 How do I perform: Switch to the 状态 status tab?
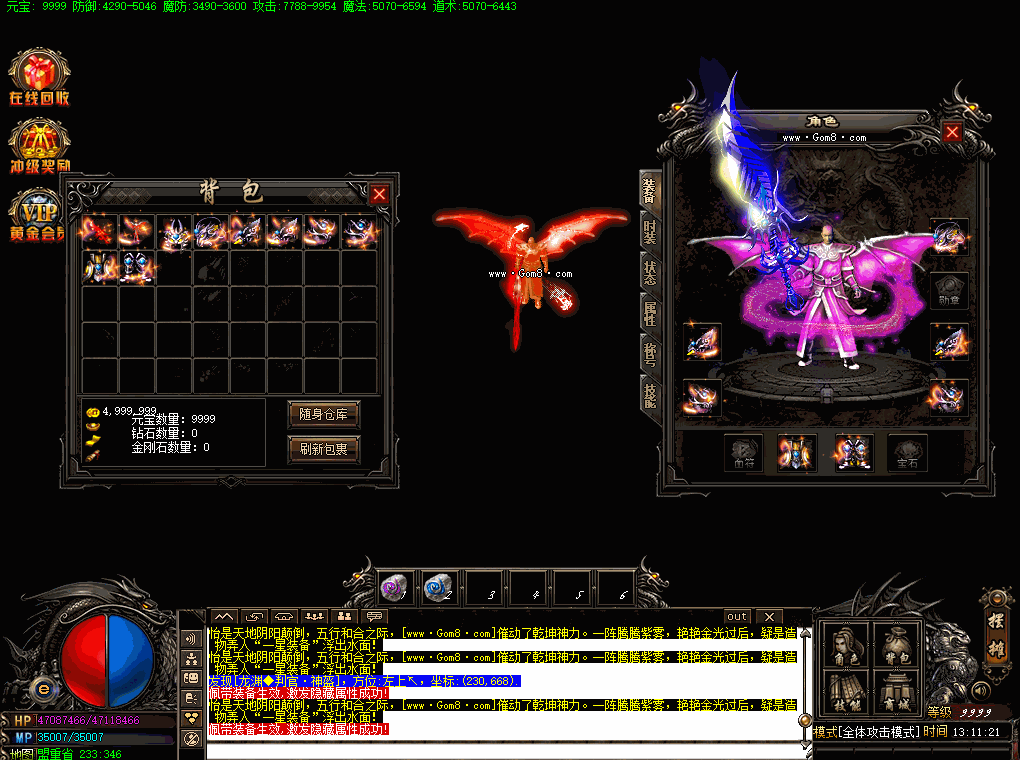click(x=649, y=273)
